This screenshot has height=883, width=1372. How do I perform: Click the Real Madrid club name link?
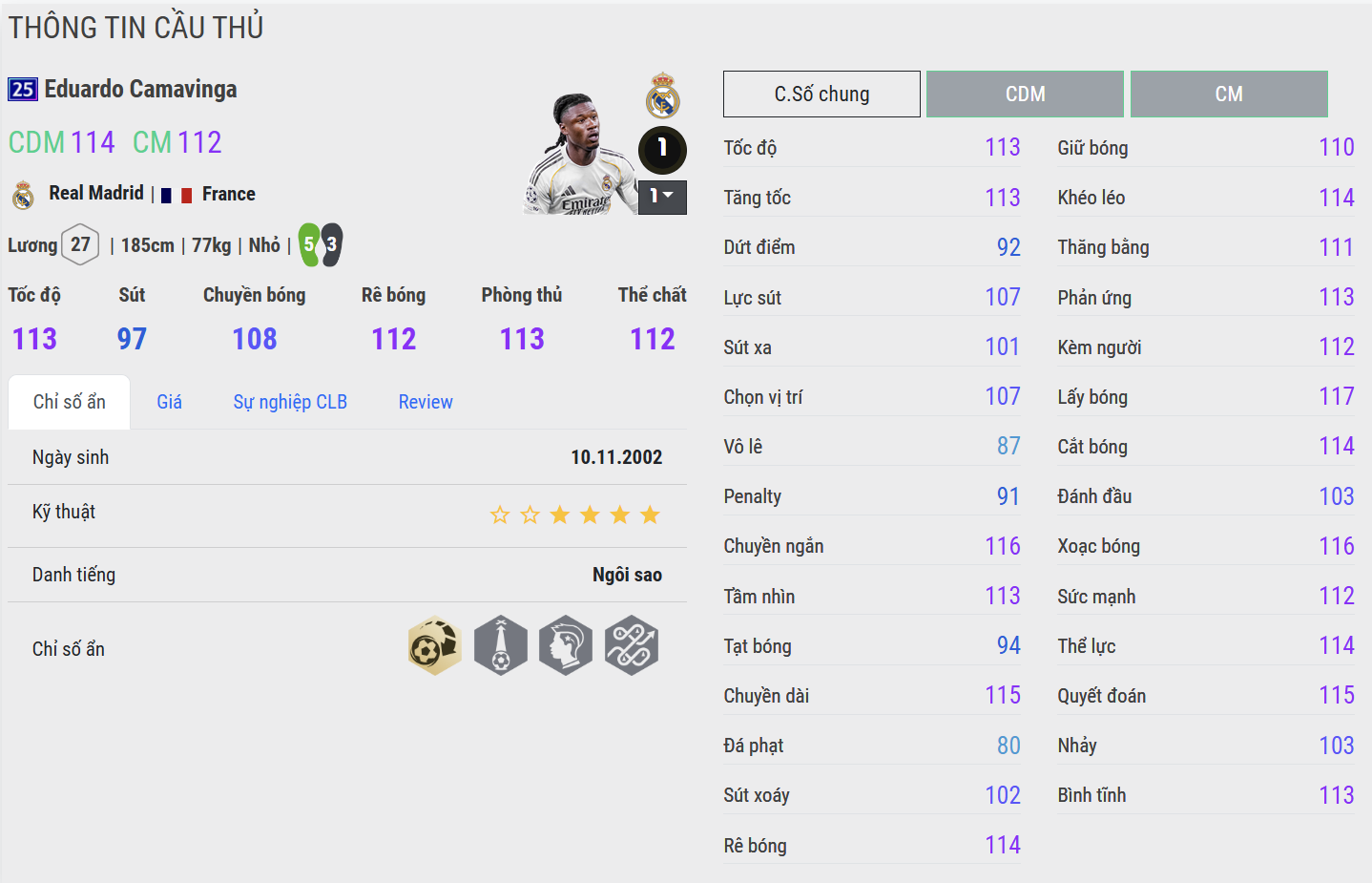[96, 194]
